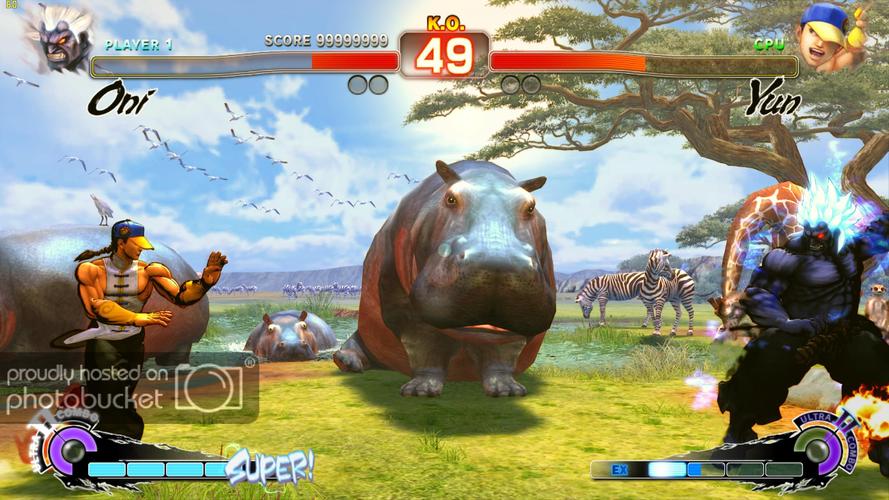Open the Photobucket watermark logo

(208, 387)
